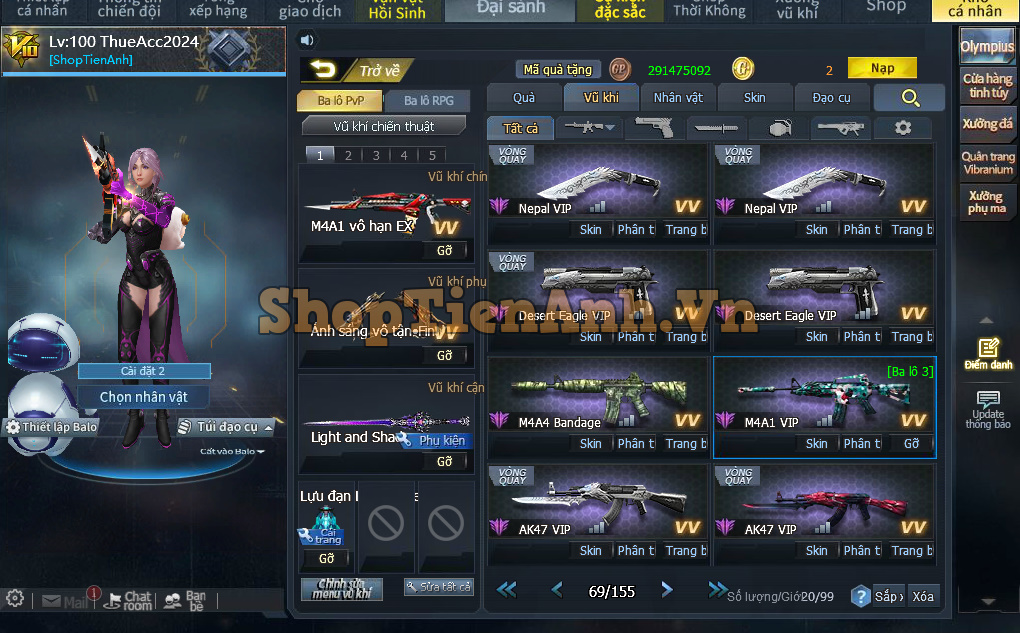Select the Ba lô RPG tab
Screen dimensions: 1020x633
pos(429,101)
